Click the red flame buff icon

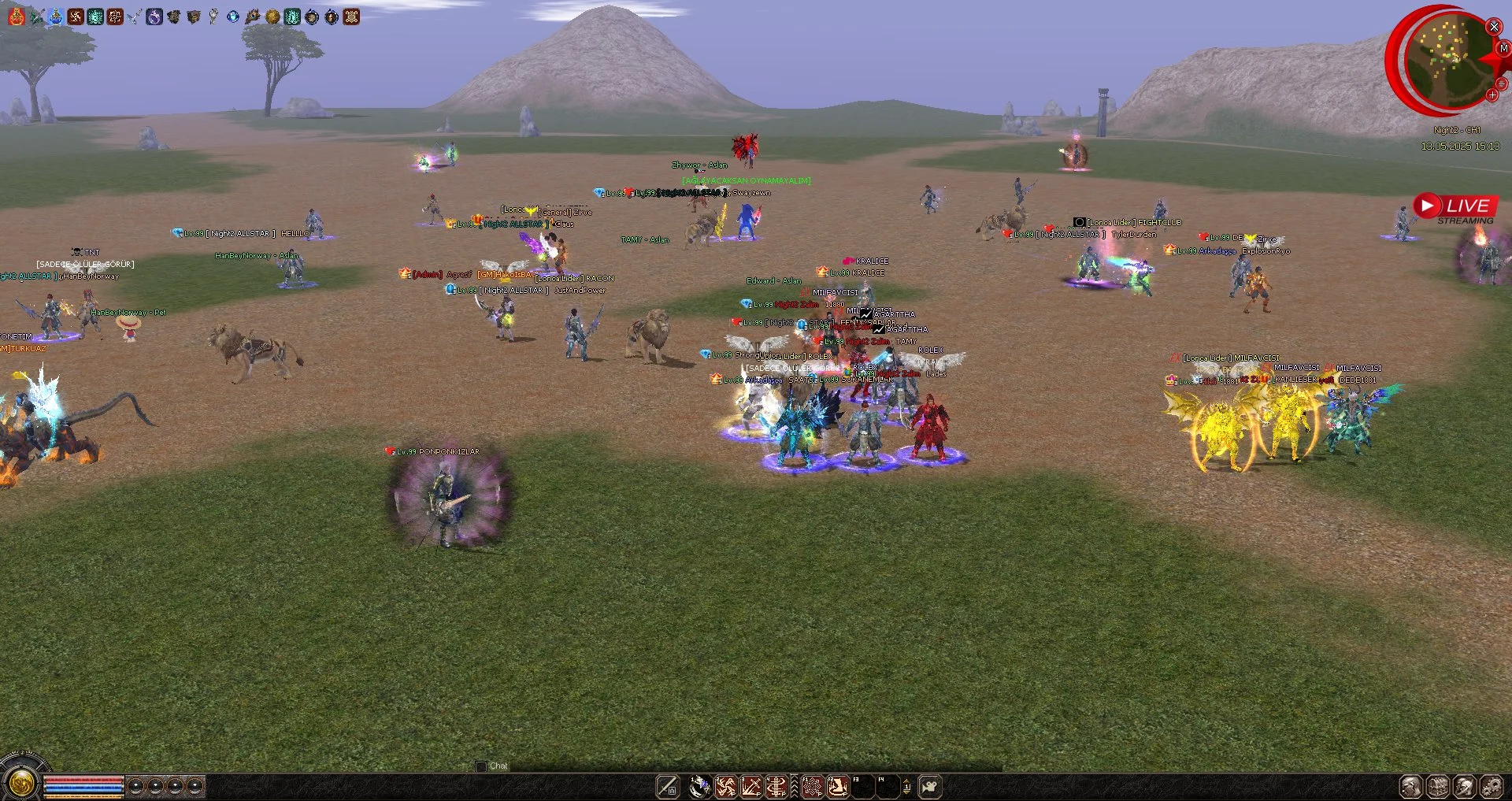17,17
